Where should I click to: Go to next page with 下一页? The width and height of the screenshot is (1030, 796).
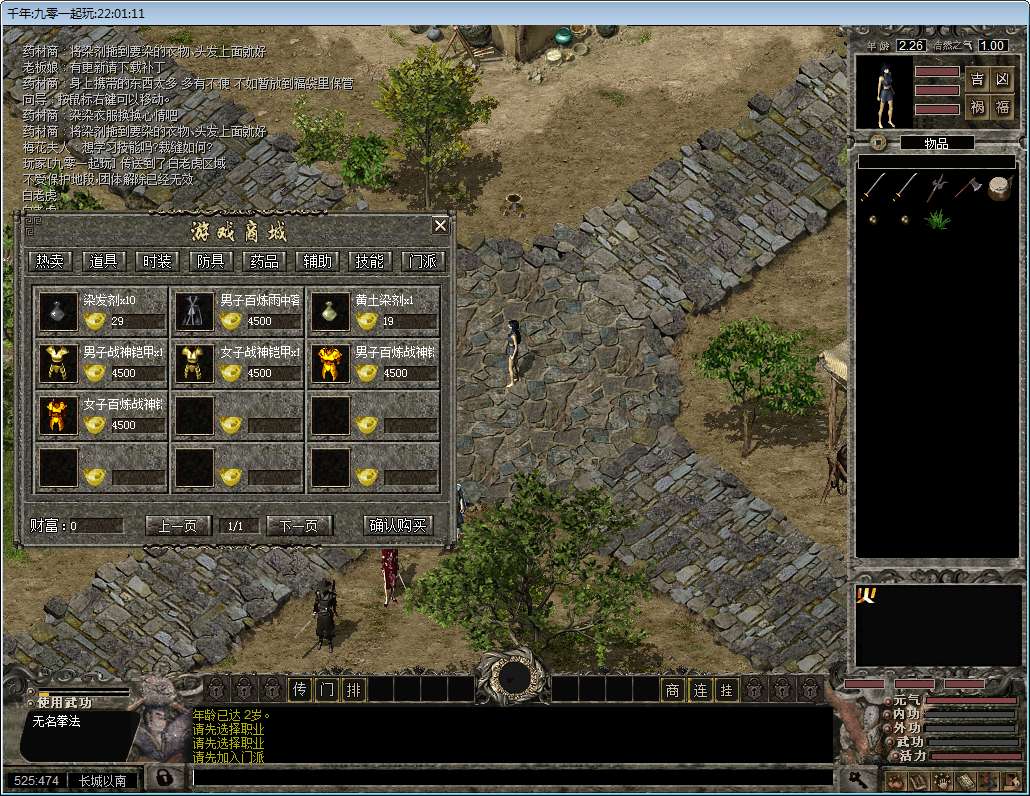tap(299, 525)
